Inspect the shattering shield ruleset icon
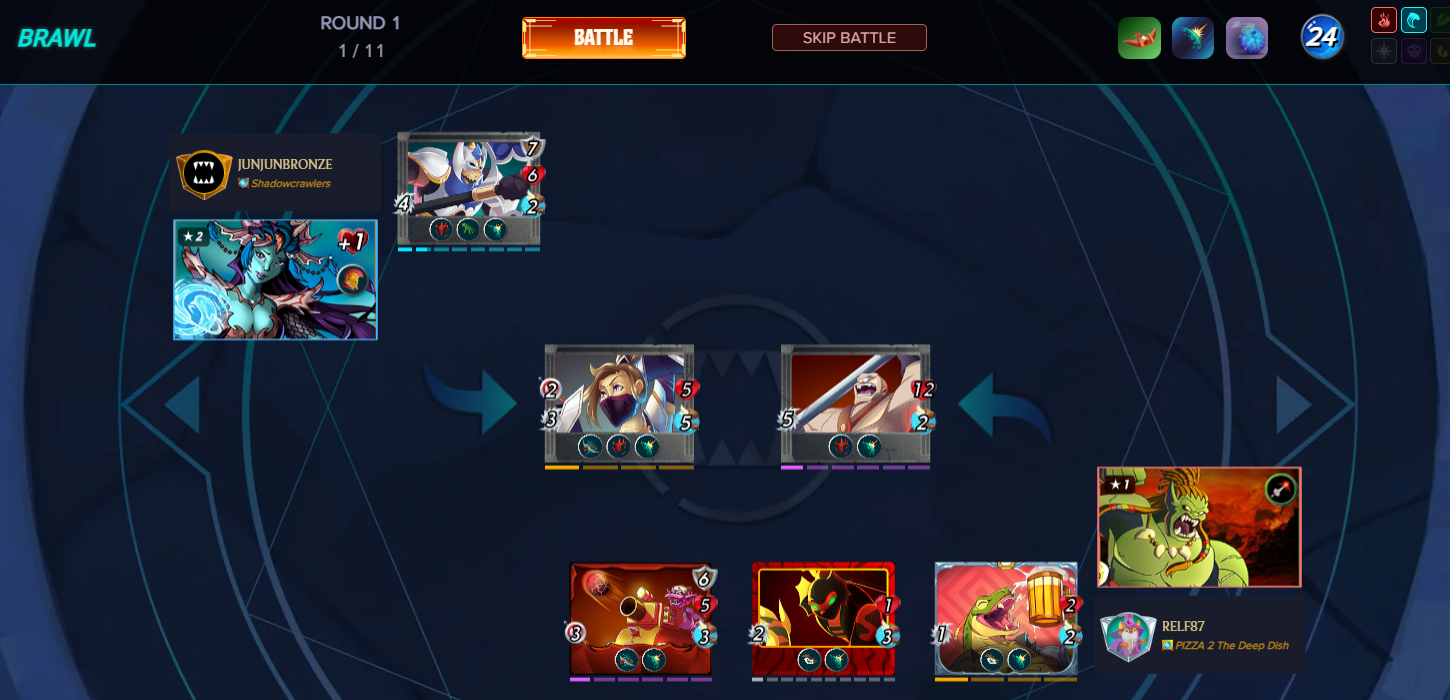The height and width of the screenshot is (700, 1450). [x=1193, y=38]
